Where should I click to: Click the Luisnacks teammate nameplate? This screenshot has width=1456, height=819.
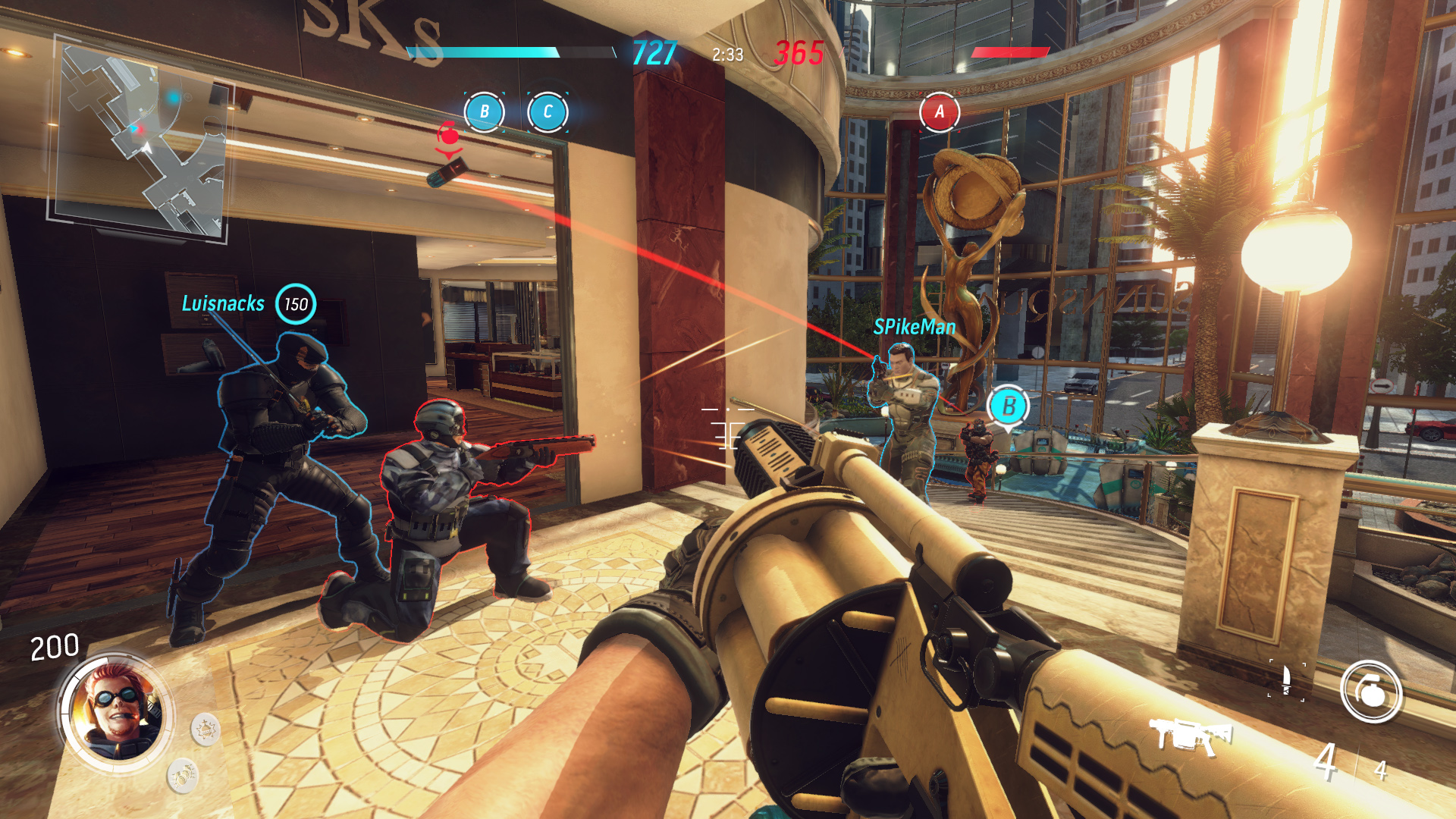point(222,303)
